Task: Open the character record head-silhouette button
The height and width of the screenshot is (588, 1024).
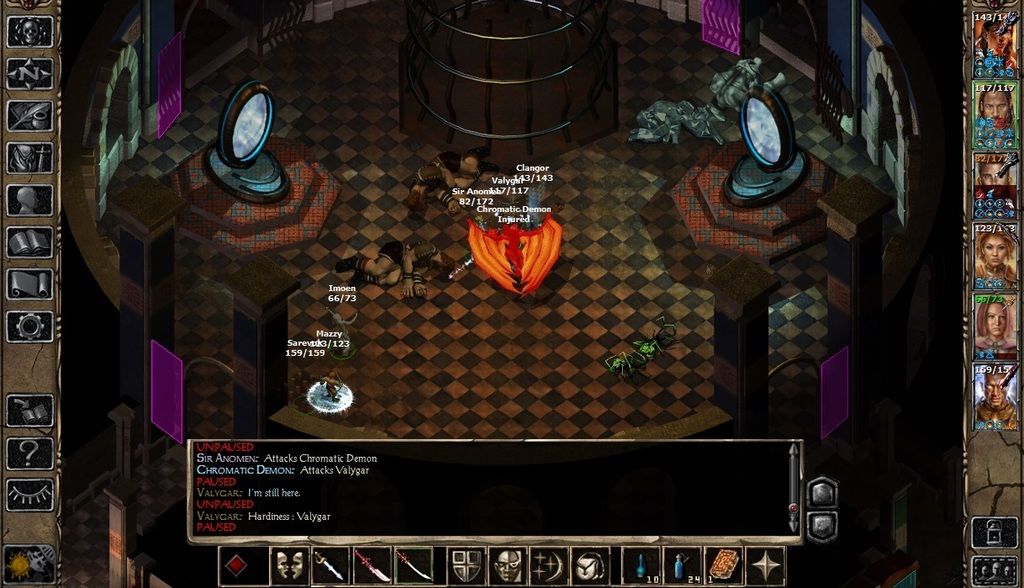Action: tap(30, 200)
